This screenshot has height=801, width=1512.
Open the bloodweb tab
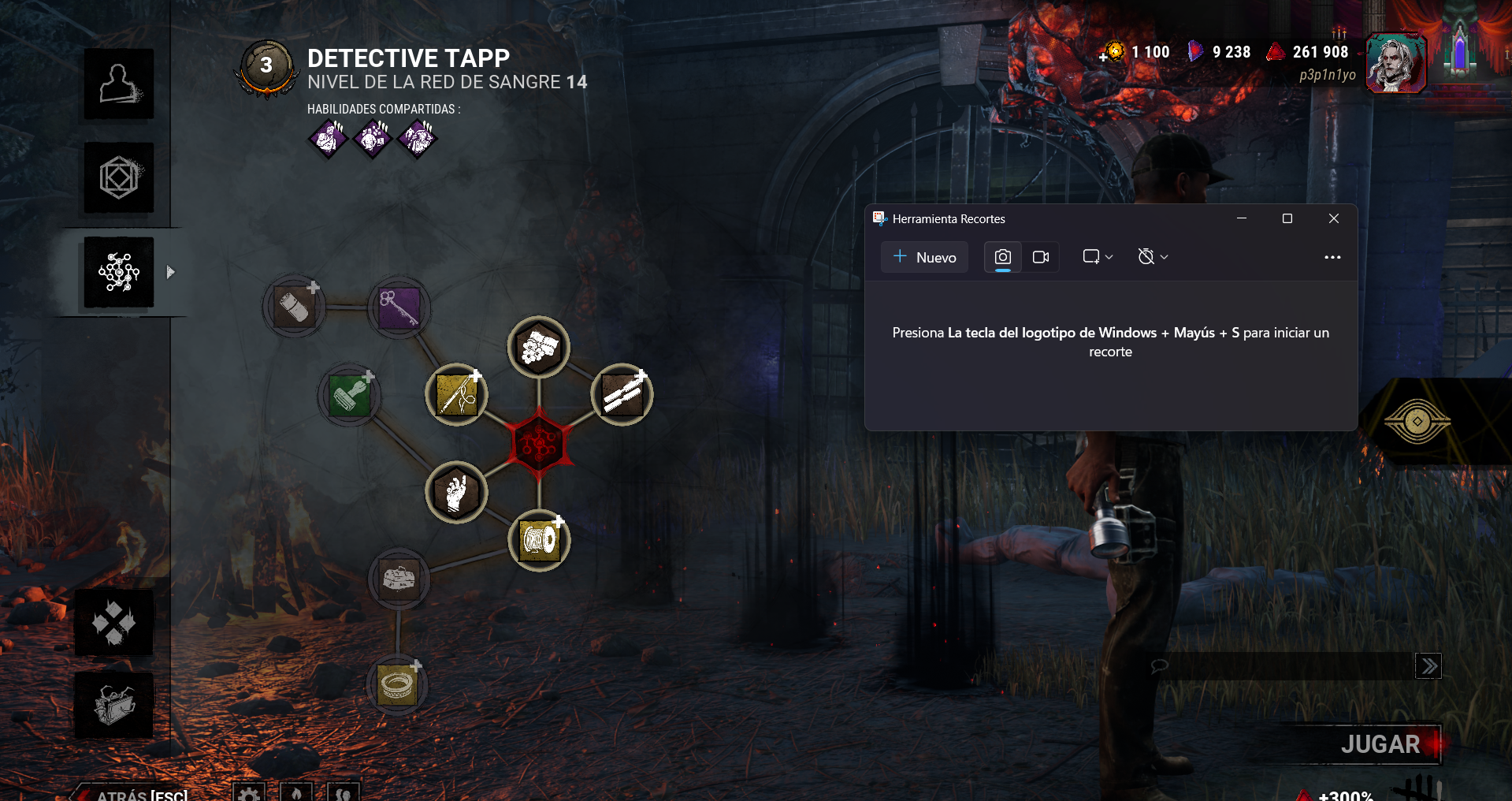119,272
